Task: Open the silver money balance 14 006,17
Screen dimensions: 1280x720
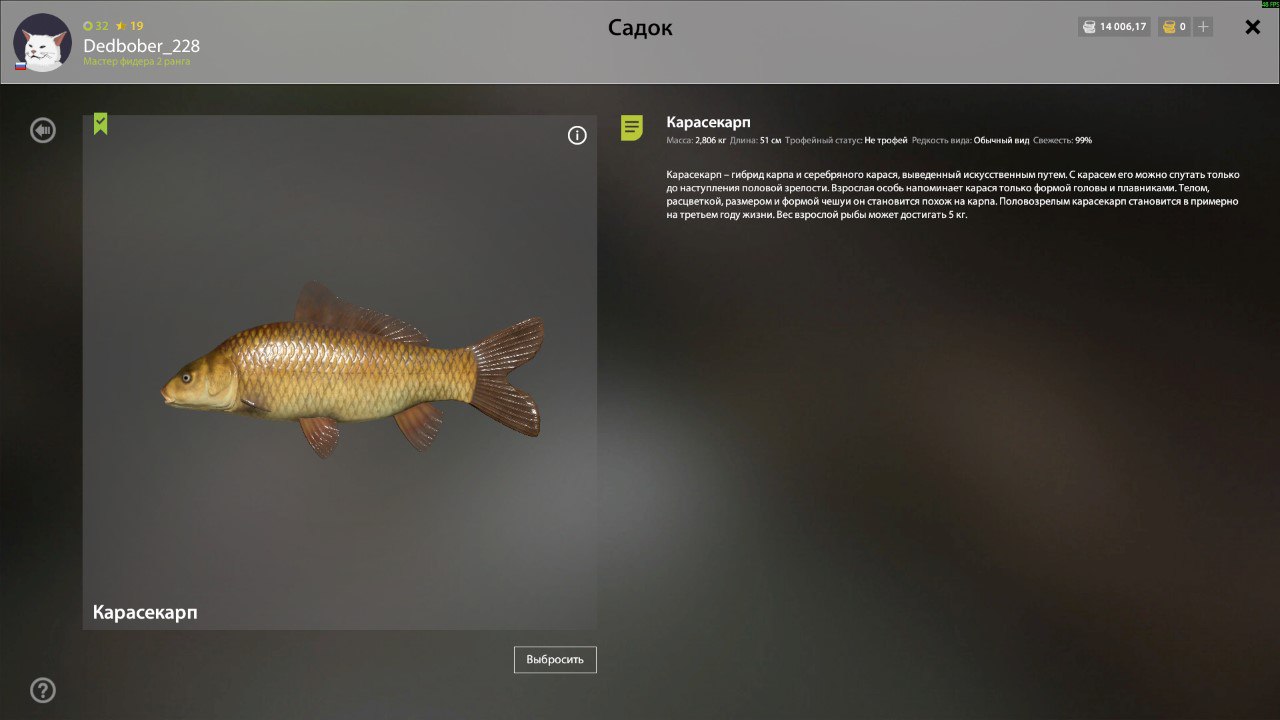Action: point(1115,27)
